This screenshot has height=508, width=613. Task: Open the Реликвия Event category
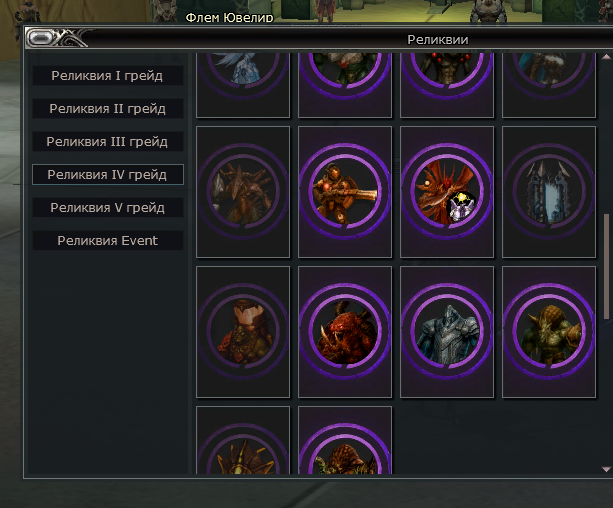pyautogui.click(x=107, y=241)
